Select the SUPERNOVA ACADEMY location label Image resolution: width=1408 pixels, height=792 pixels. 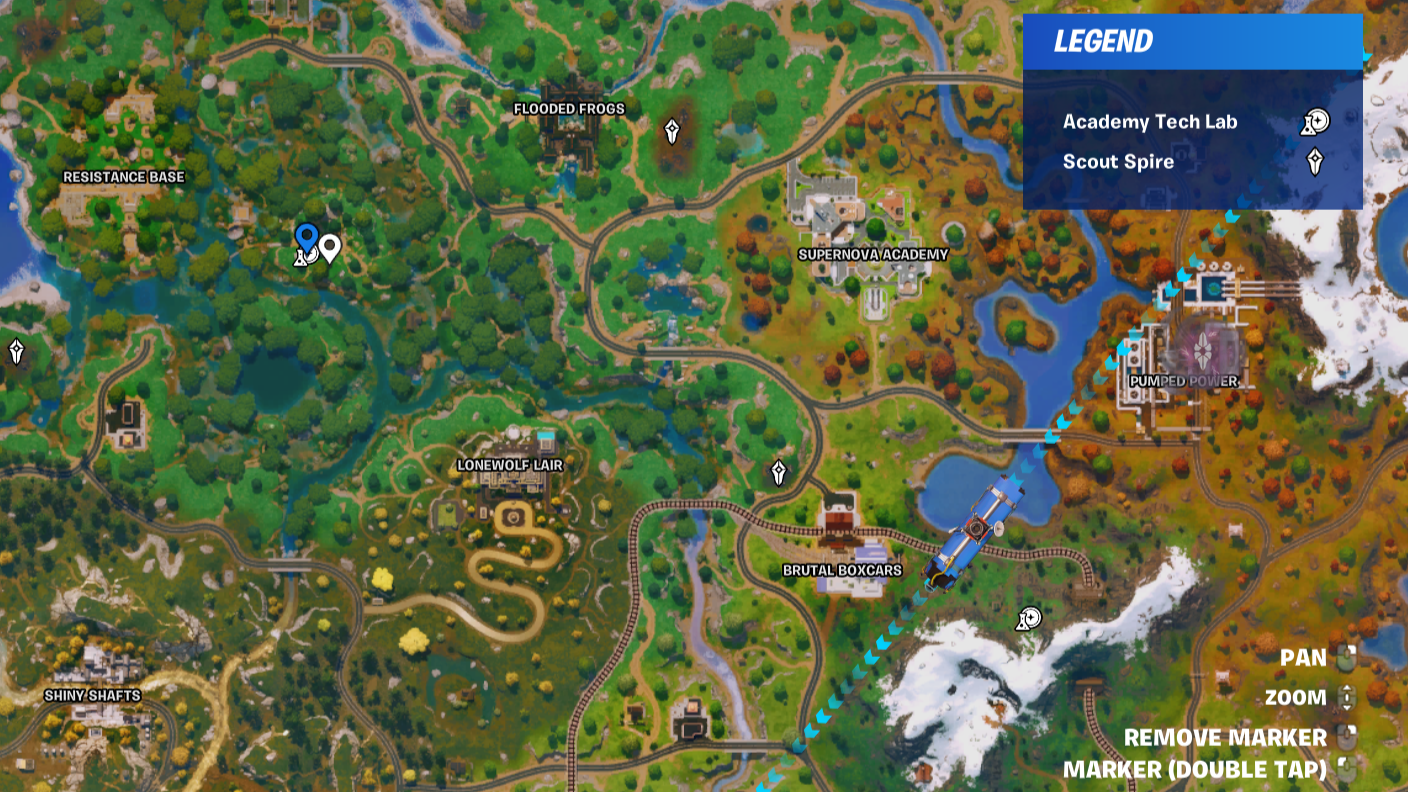point(873,255)
